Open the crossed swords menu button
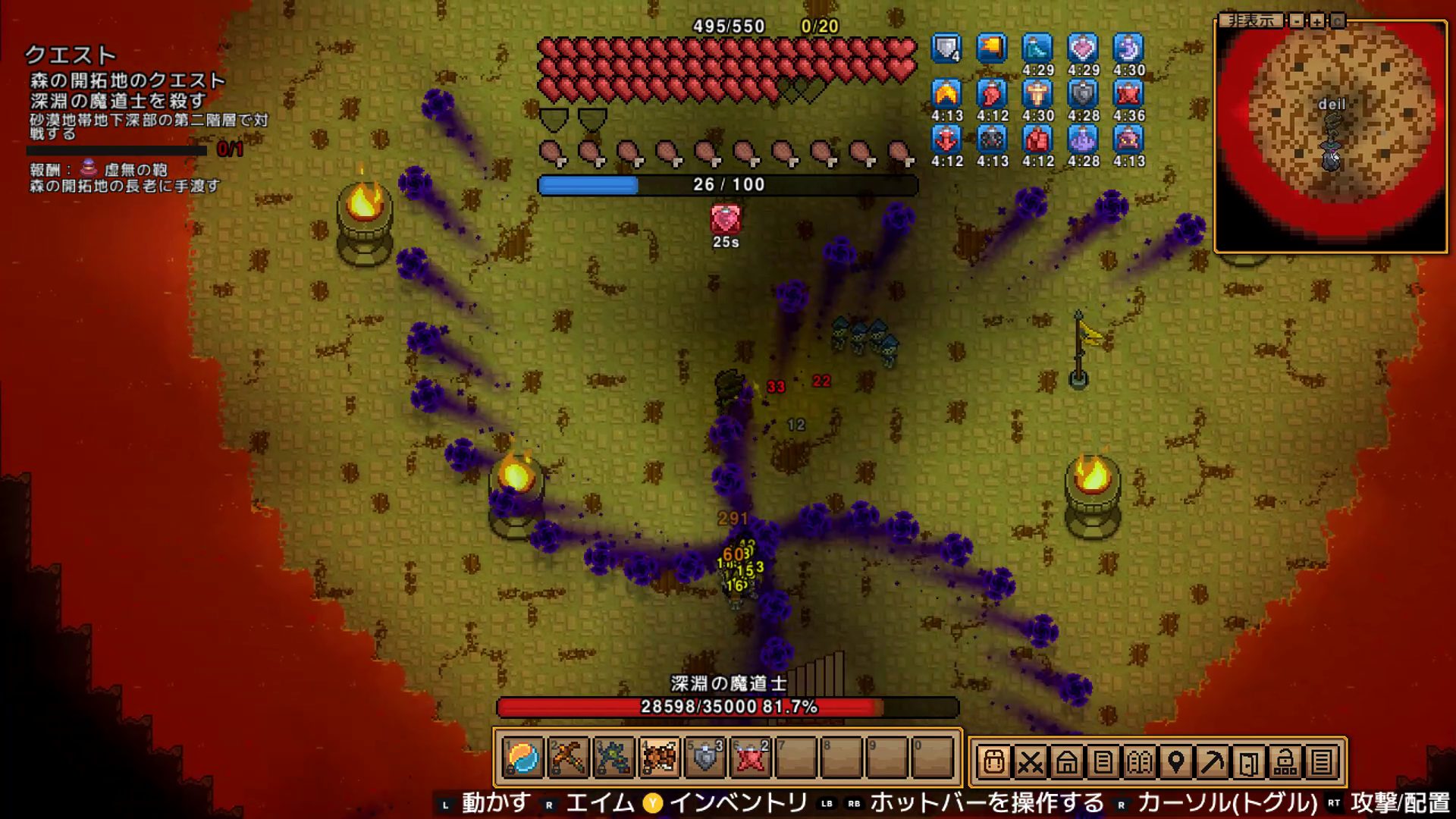This screenshot has width=1456, height=819. coord(1030,761)
